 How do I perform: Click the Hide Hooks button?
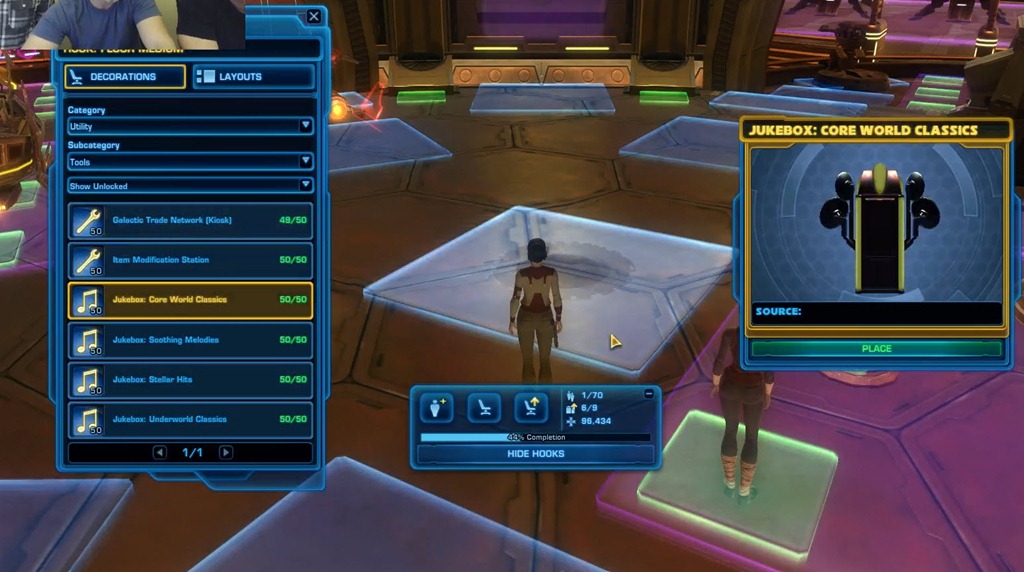click(535, 454)
